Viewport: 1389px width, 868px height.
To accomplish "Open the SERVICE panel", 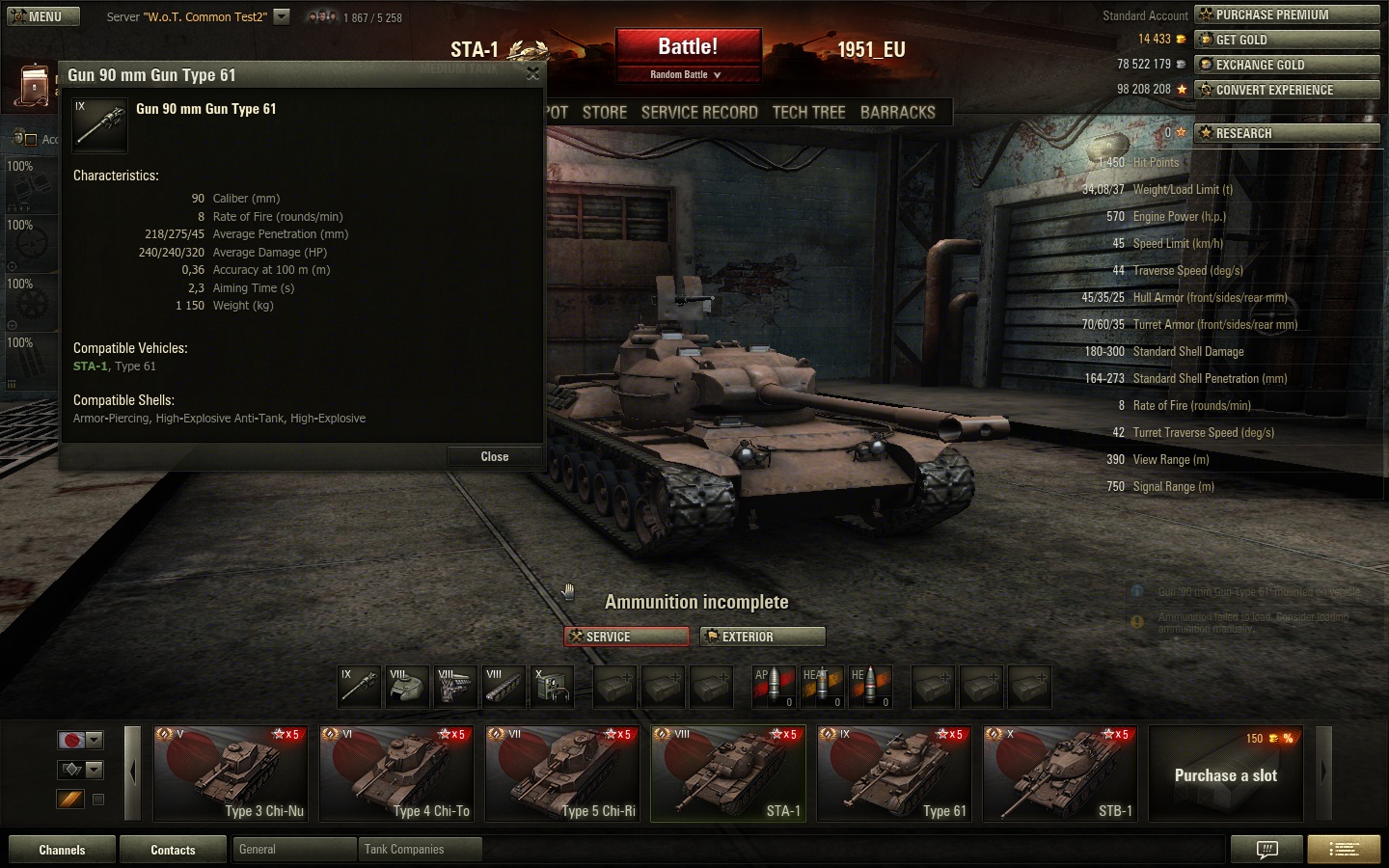I will click(626, 637).
